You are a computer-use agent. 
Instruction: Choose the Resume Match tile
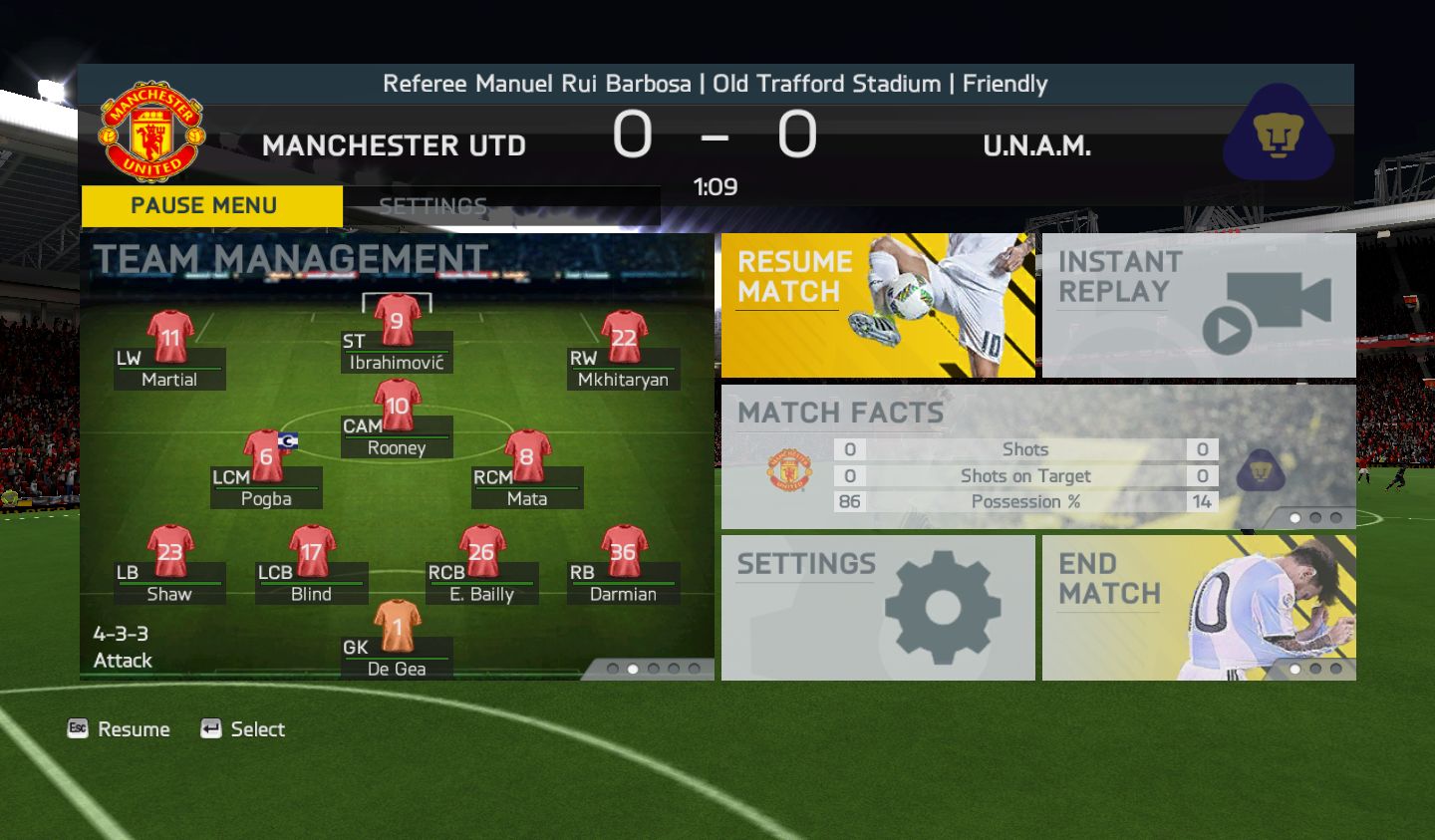877,305
